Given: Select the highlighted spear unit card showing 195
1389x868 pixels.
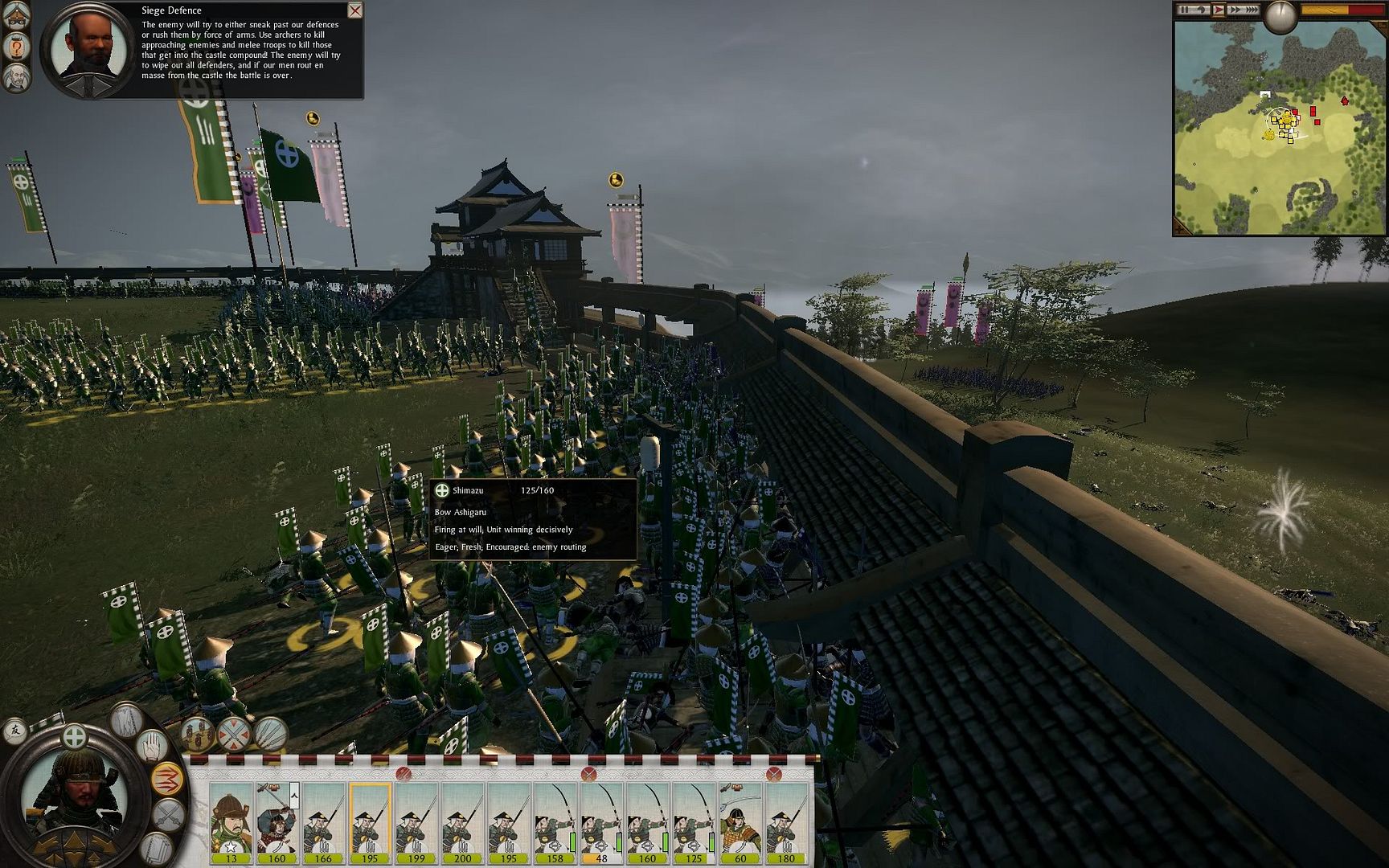Looking at the screenshot, I should click(370, 821).
